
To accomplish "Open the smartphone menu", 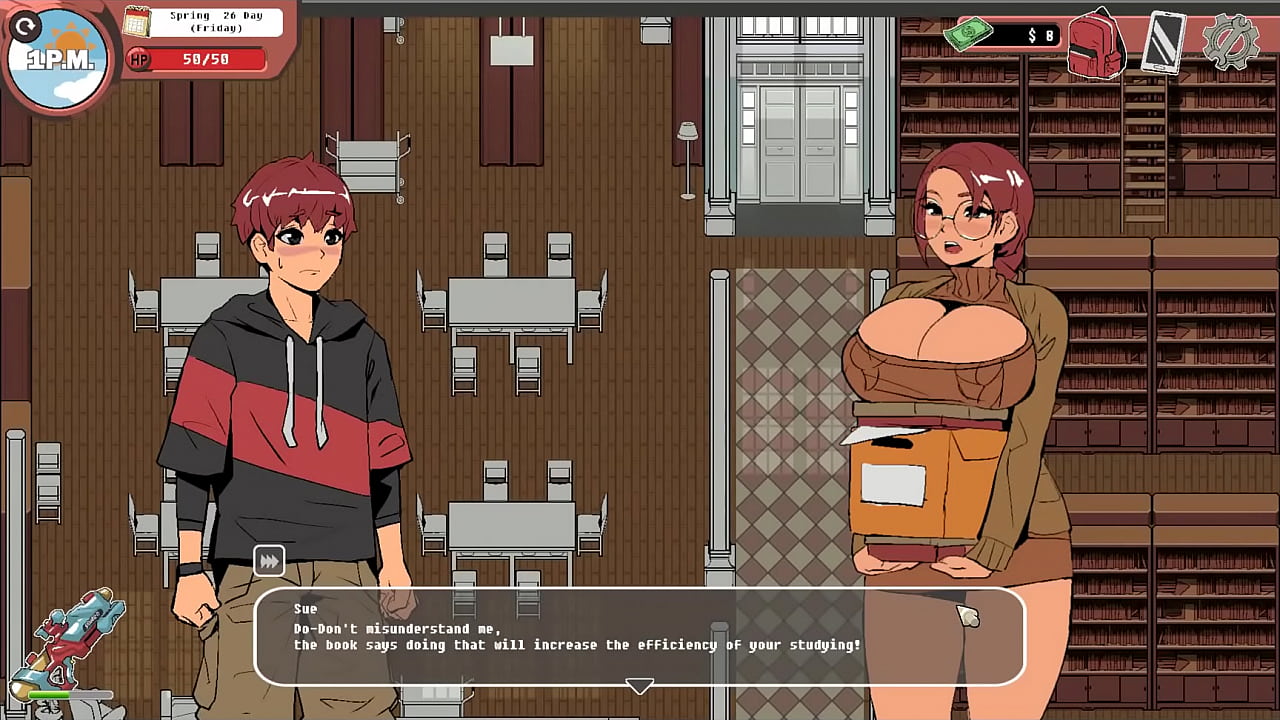I will [1163, 42].
